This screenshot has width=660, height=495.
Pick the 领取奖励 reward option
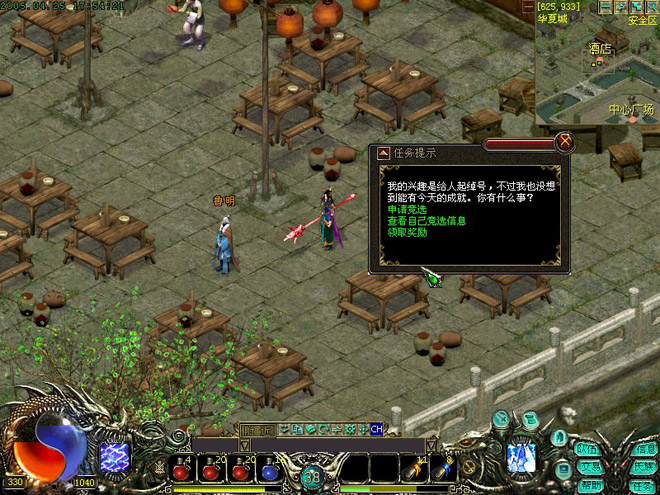tap(409, 232)
